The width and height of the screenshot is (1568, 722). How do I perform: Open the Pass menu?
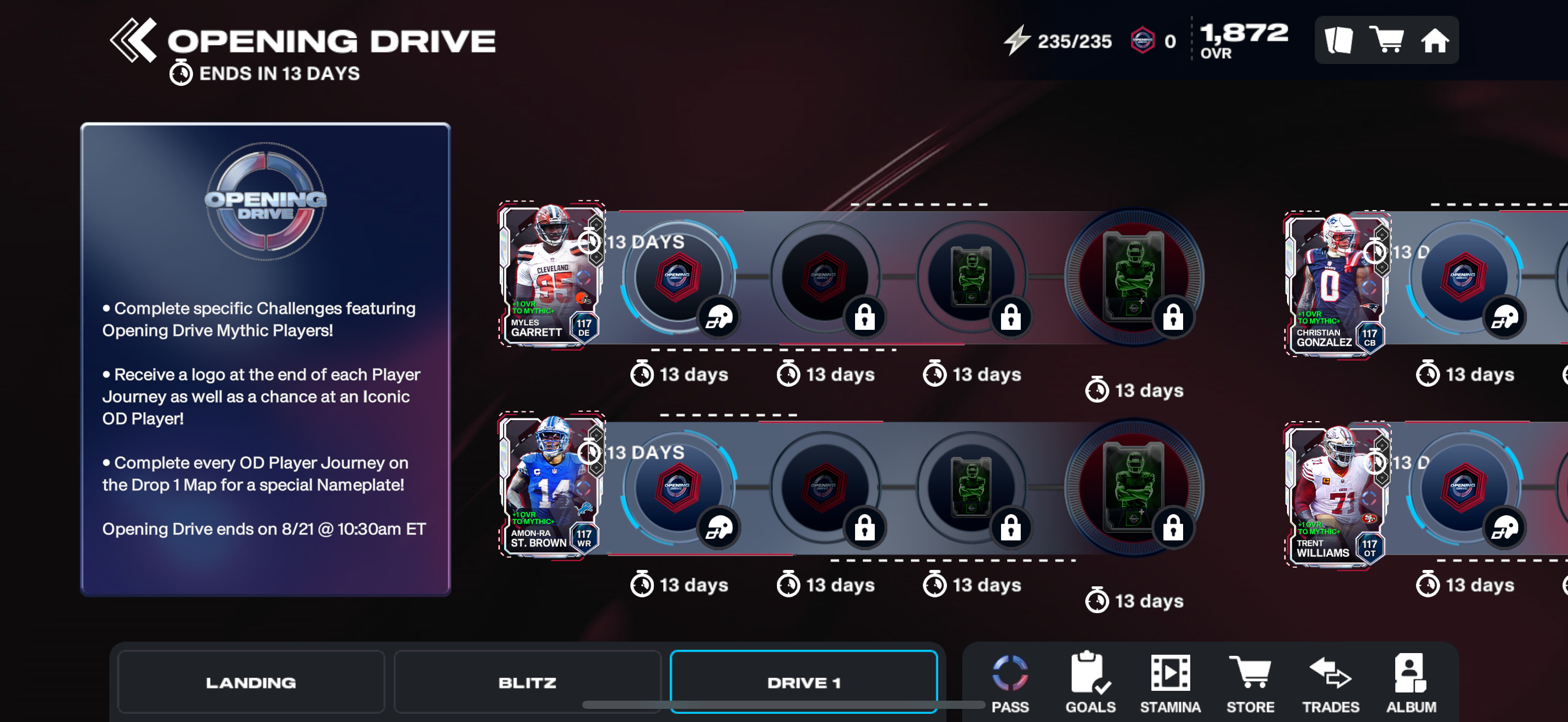pos(1010,683)
